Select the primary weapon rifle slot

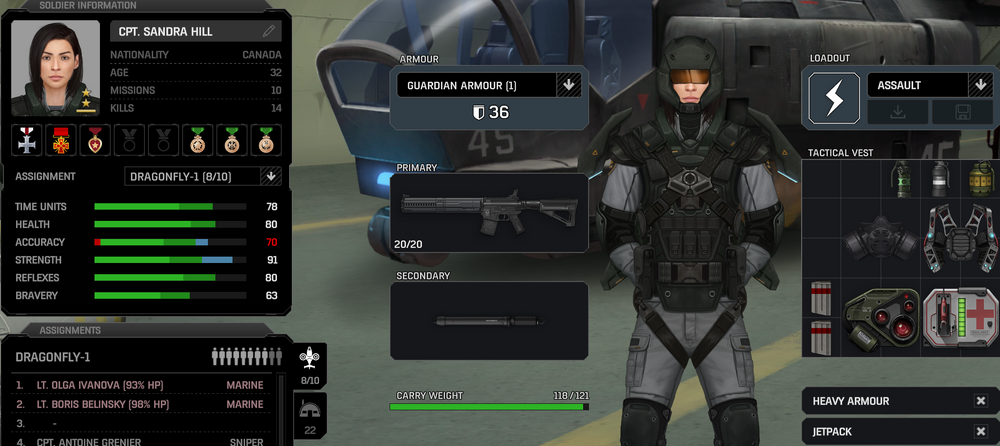click(489, 212)
